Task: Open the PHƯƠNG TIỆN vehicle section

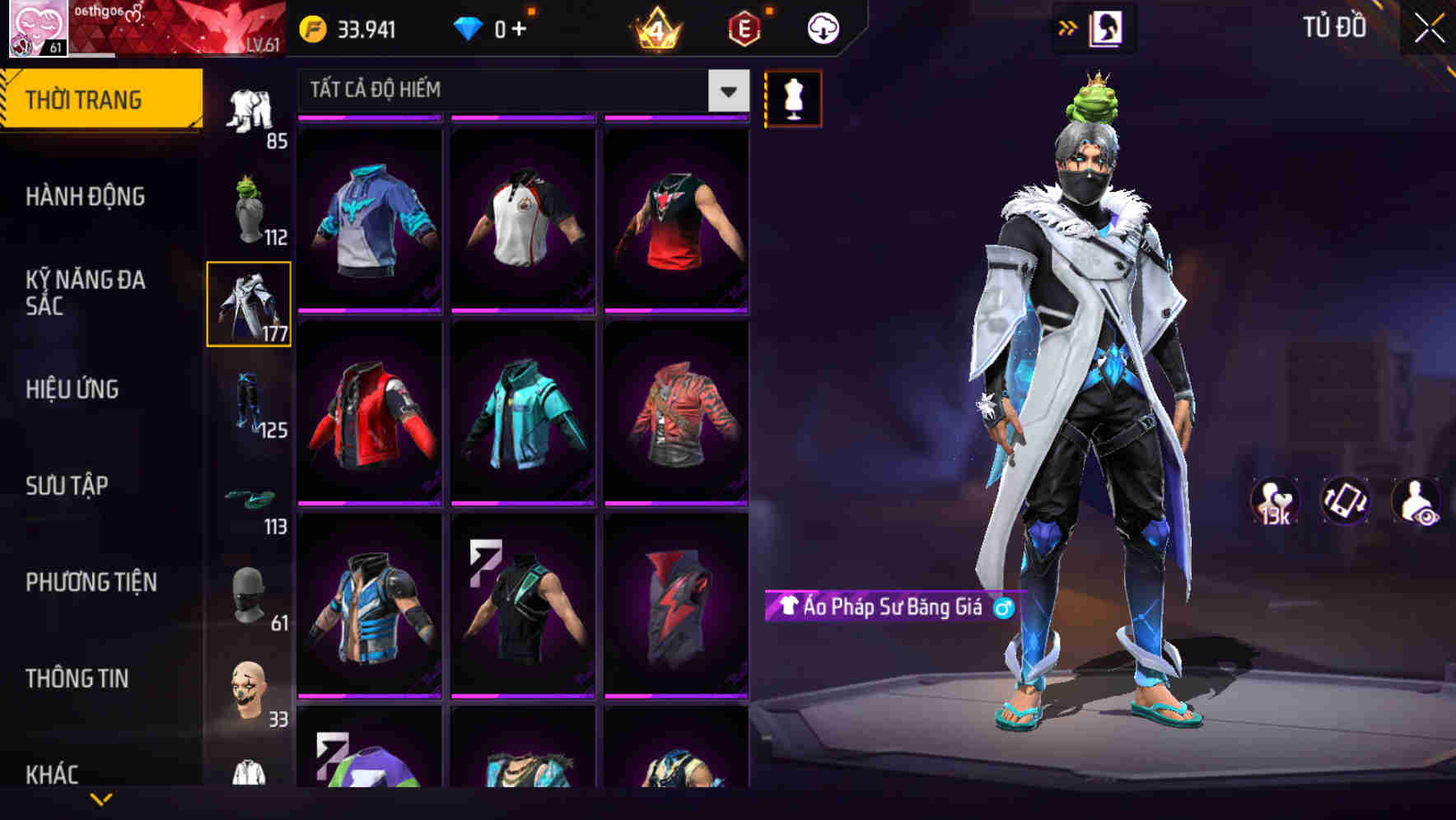Action: 91,581
